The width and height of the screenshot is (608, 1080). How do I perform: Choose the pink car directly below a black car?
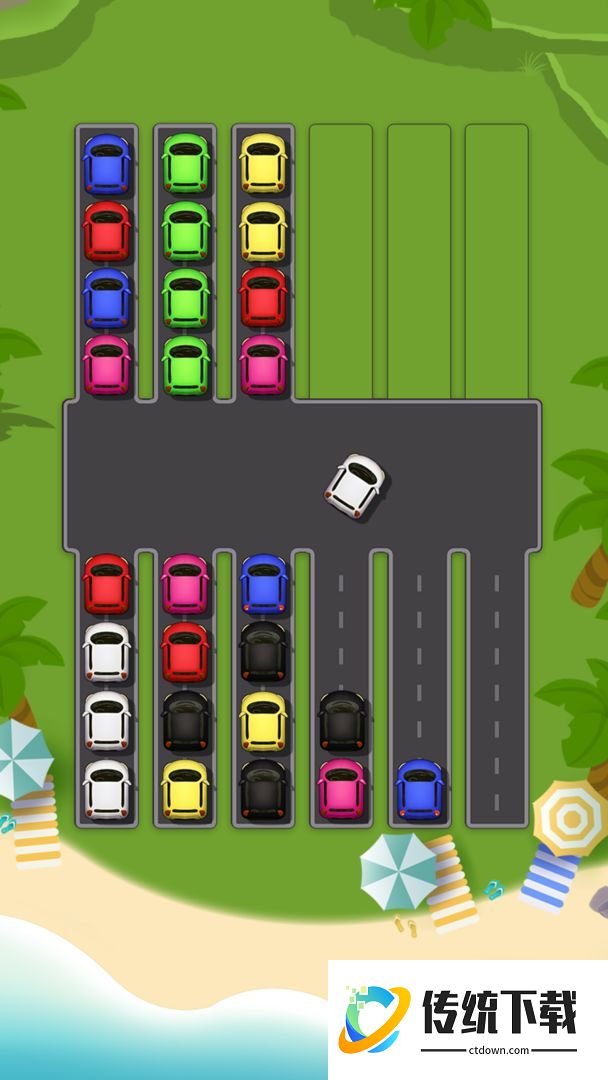pos(341,788)
